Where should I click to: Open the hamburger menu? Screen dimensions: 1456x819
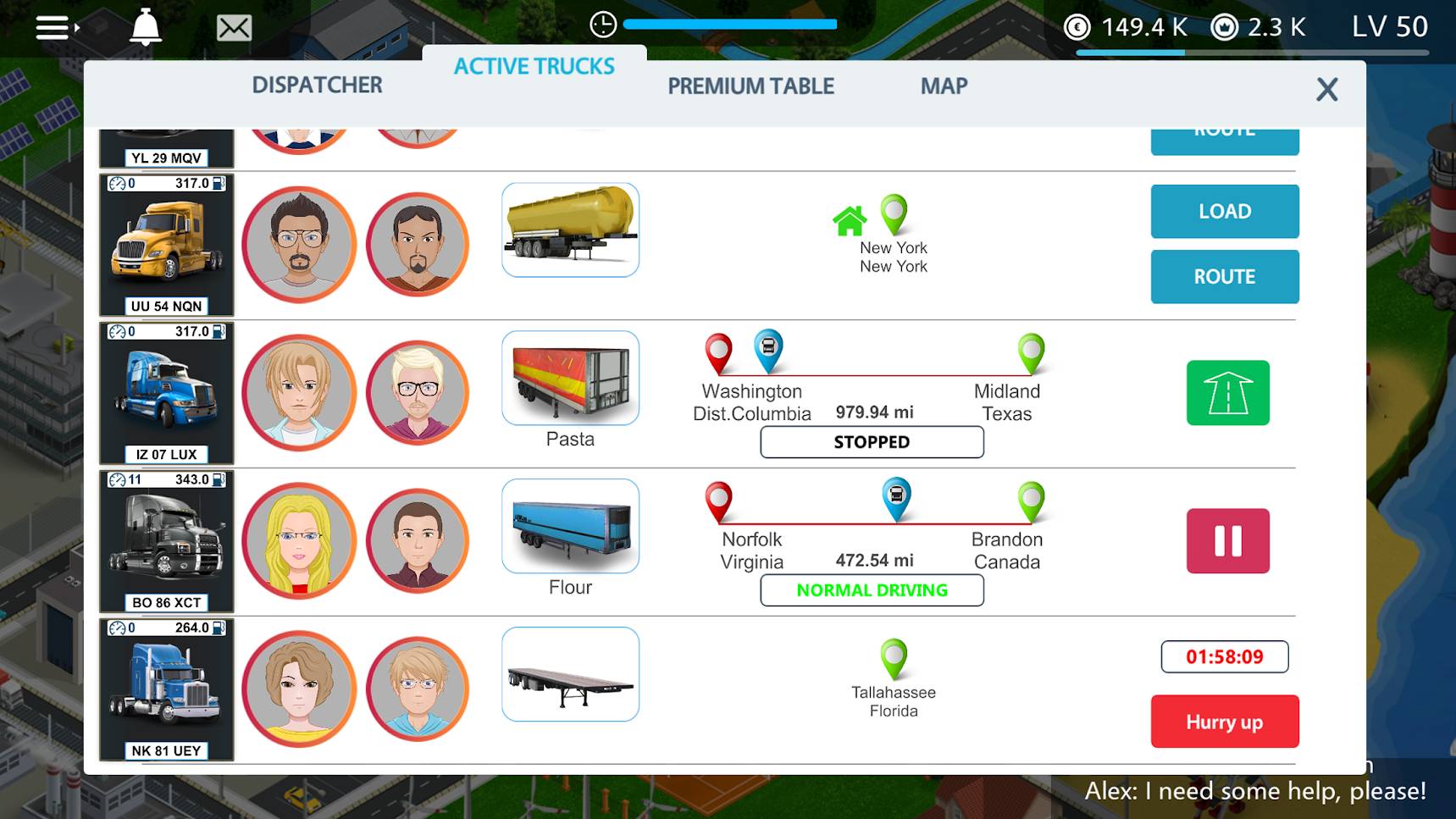(x=51, y=27)
